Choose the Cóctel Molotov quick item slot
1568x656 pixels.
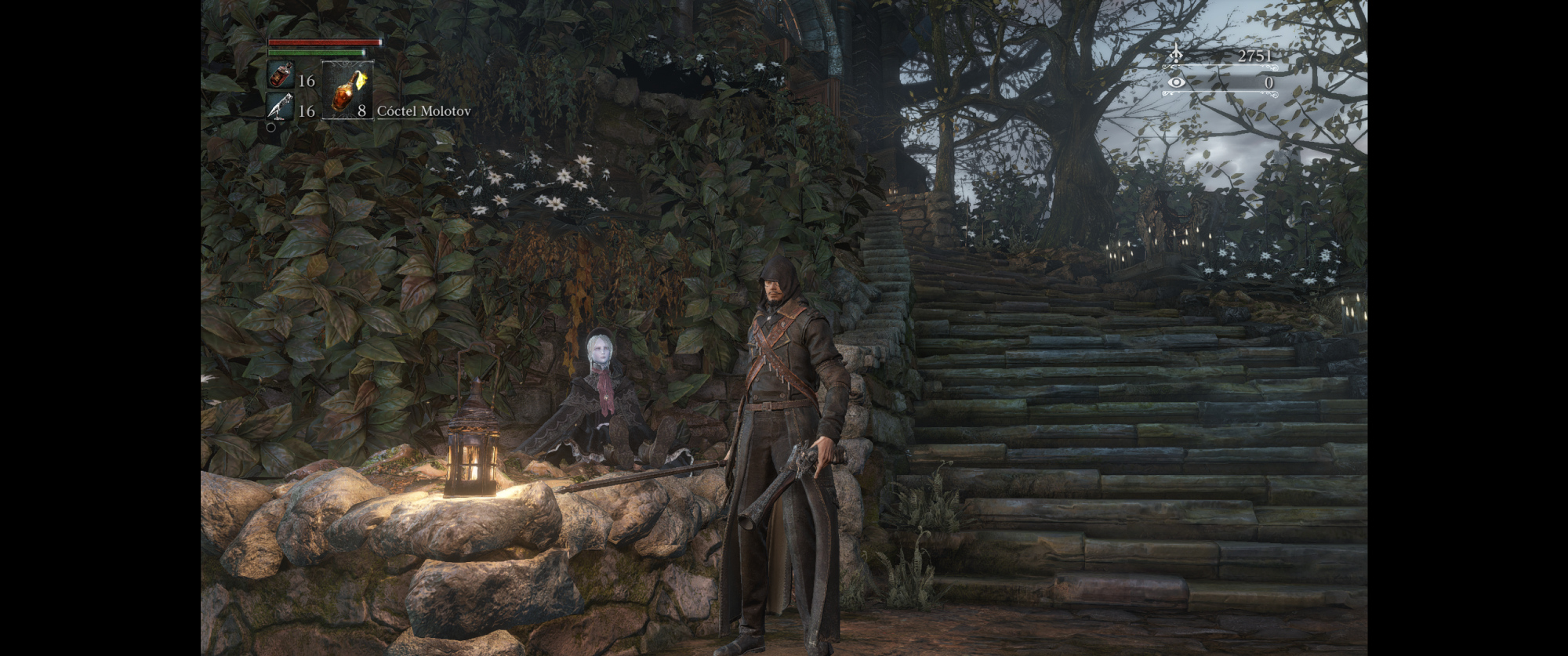coord(347,91)
